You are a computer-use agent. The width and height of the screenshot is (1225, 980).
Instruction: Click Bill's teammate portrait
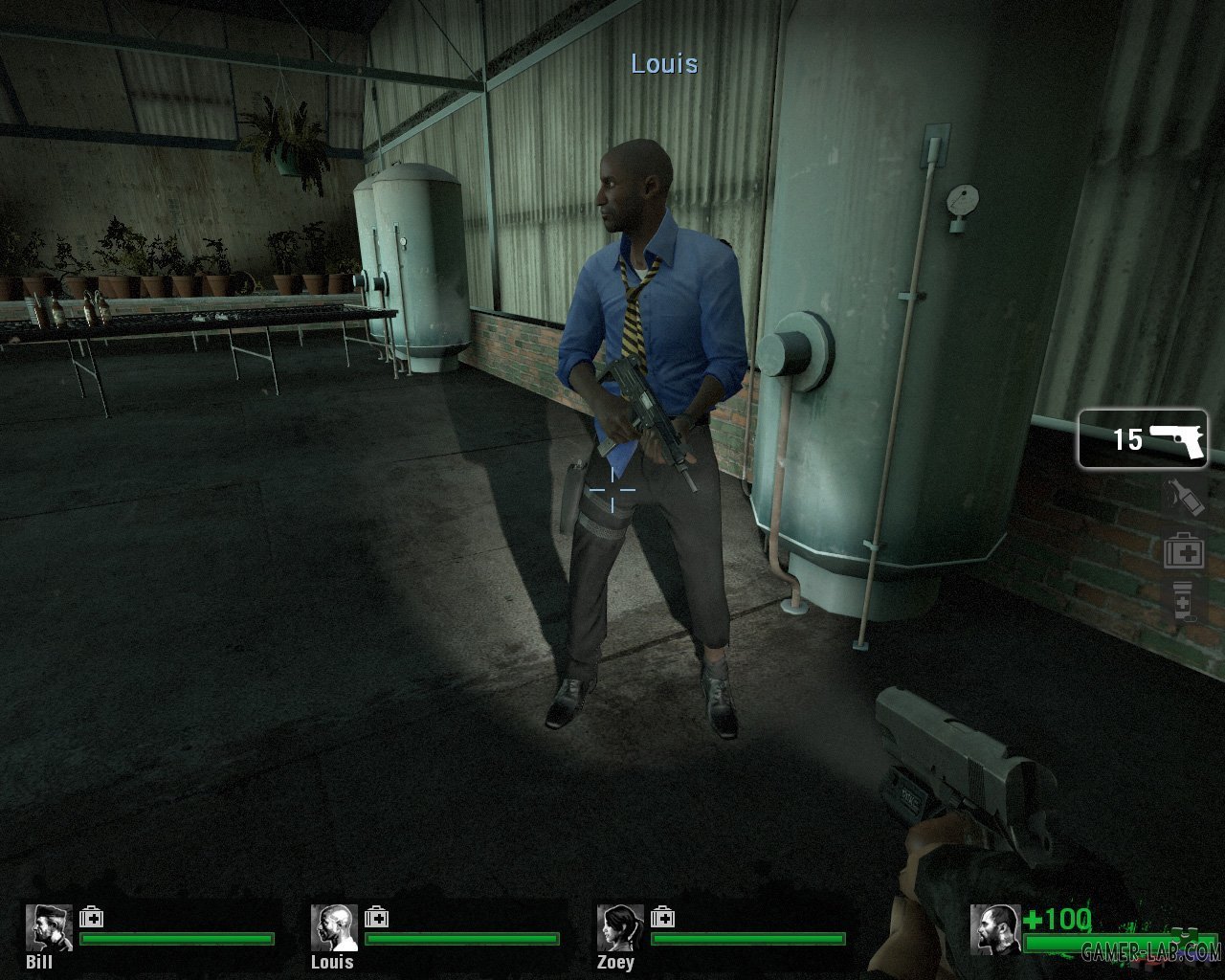point(49,927)
